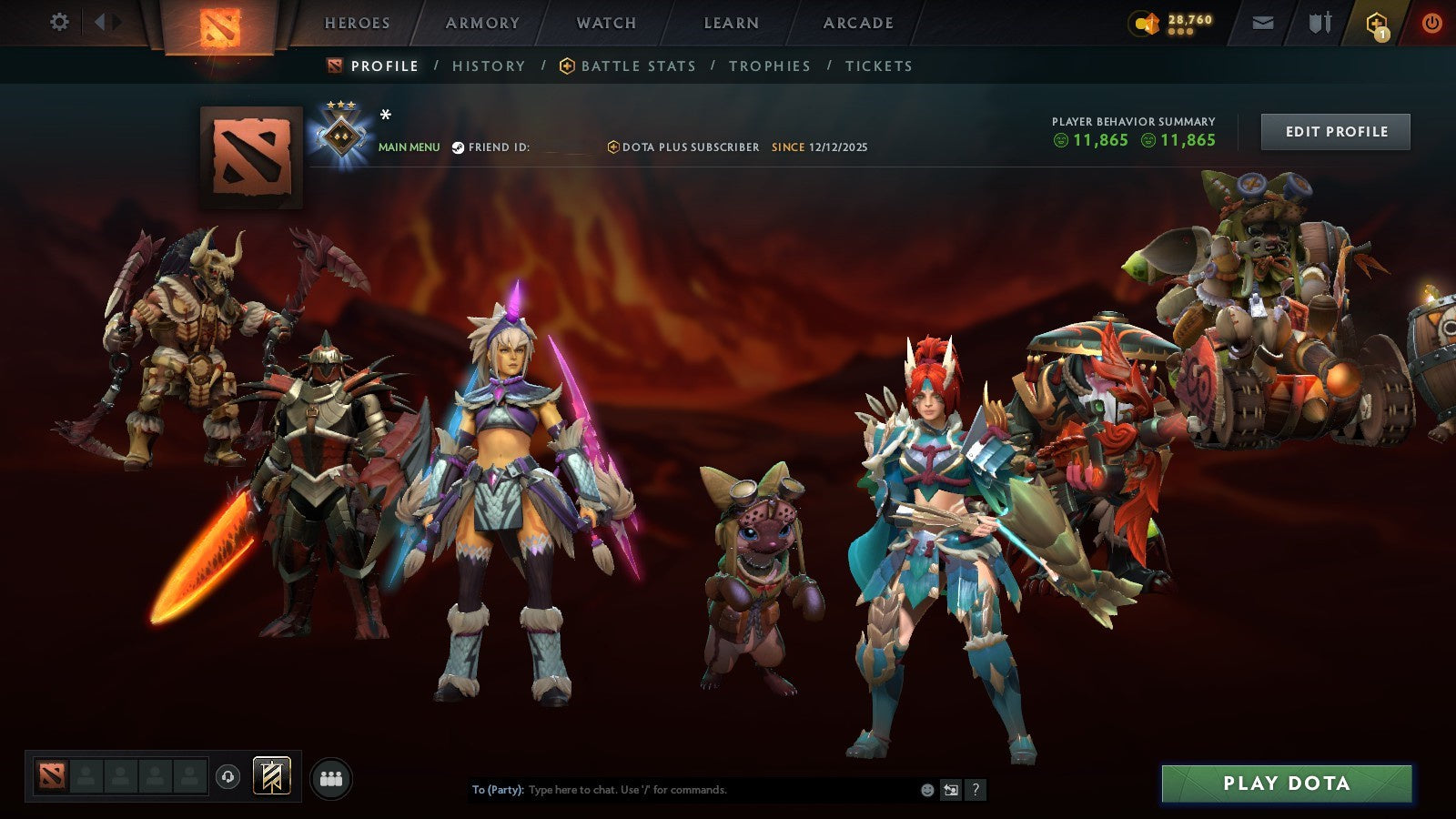Open the settings gear icon

click(x=60, y=21)
